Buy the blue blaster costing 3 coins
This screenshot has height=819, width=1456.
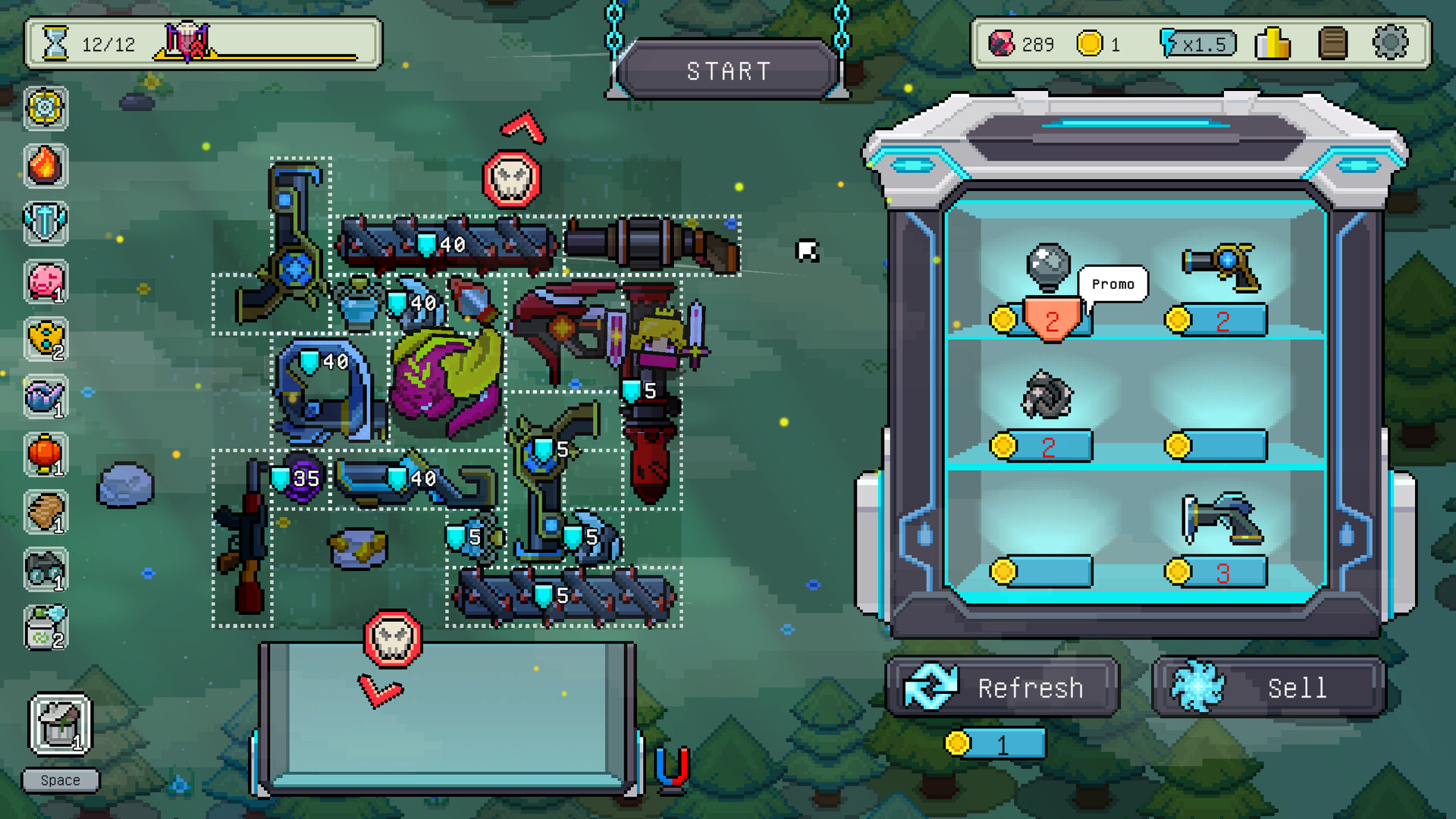(x=1221, y=519)
